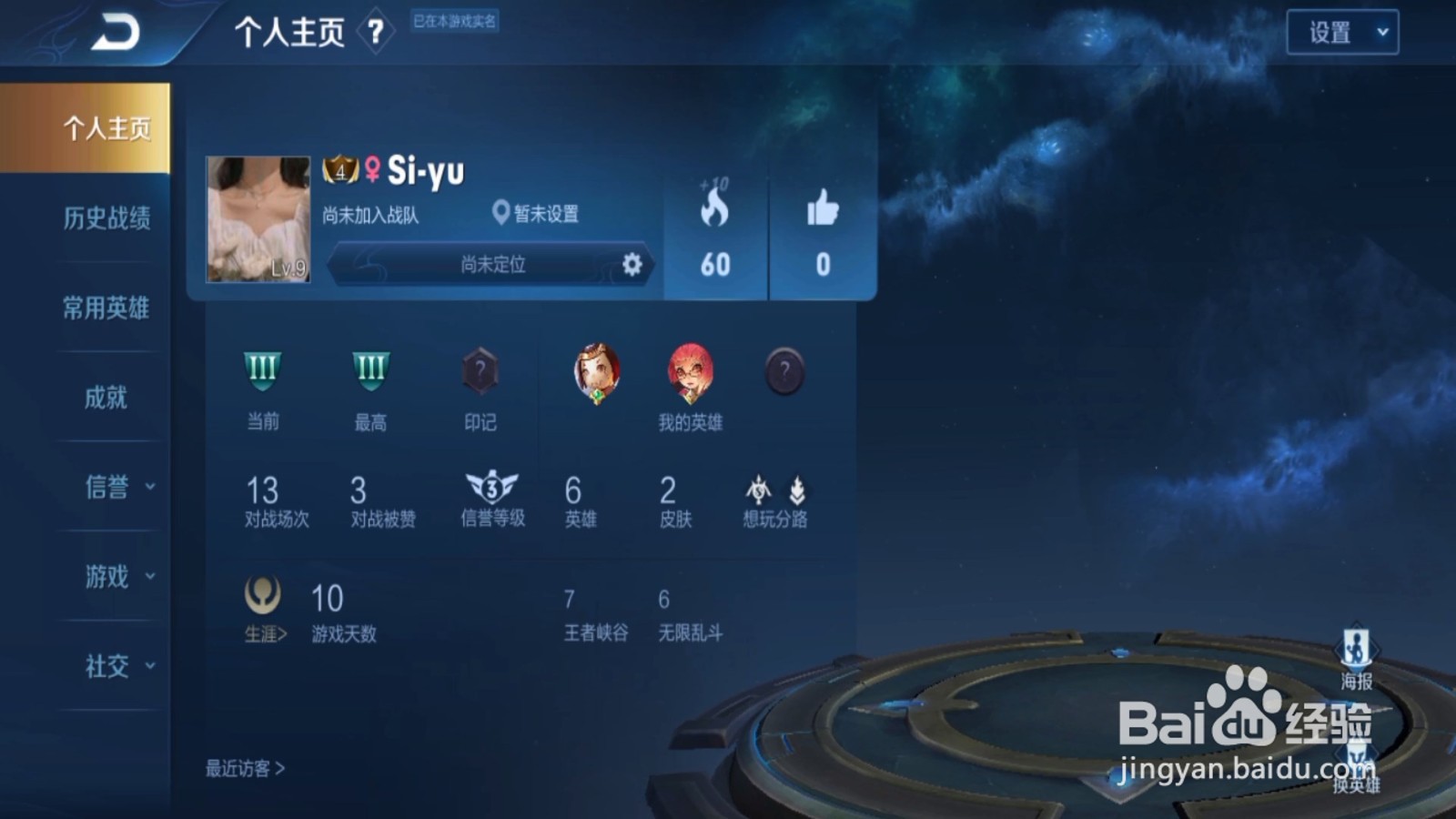Open the 设置 dropdown arrow
Viewport: 1456px width, 819px height.
point(1381,32)
